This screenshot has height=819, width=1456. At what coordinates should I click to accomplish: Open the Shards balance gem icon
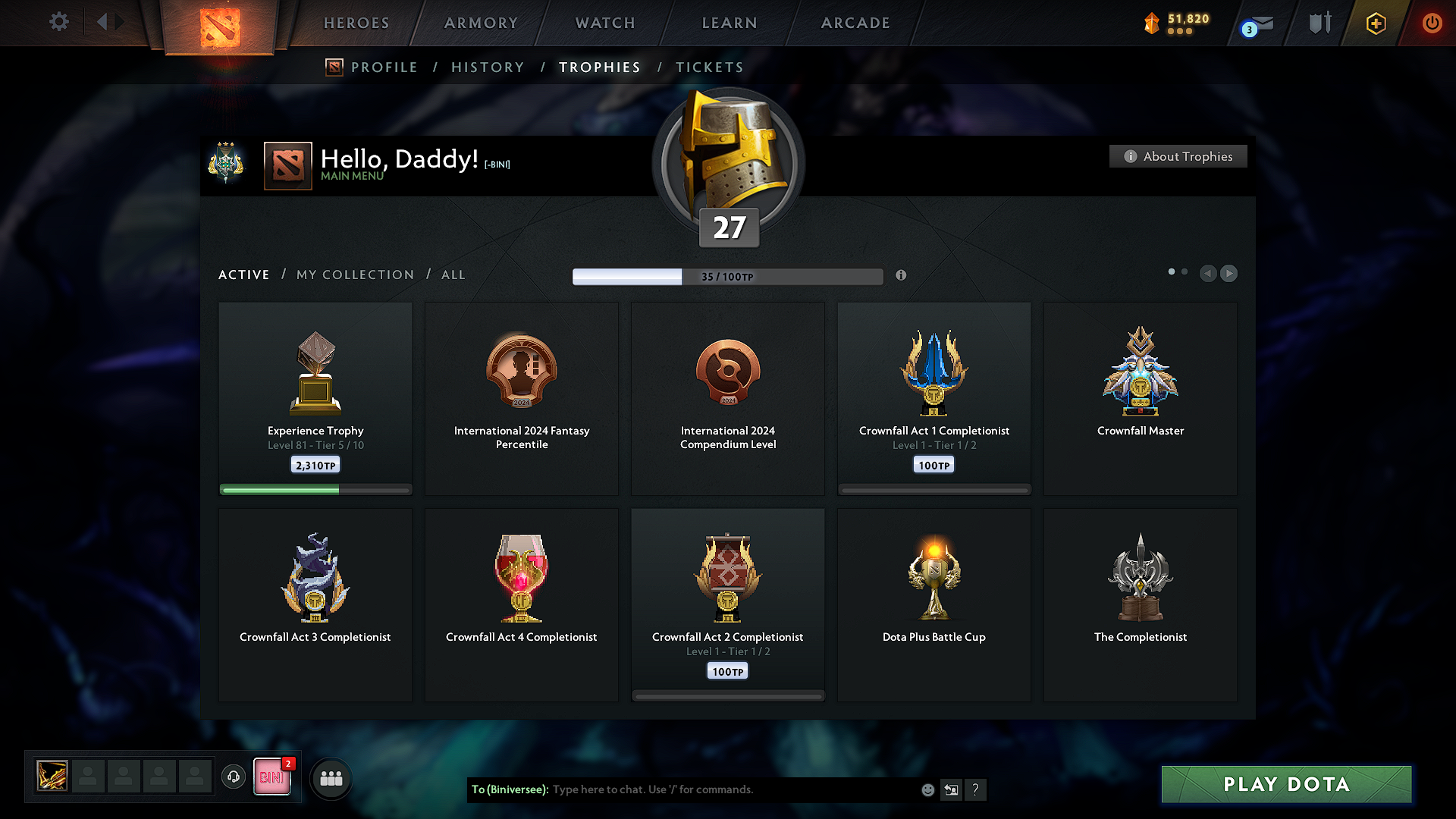1152,23
